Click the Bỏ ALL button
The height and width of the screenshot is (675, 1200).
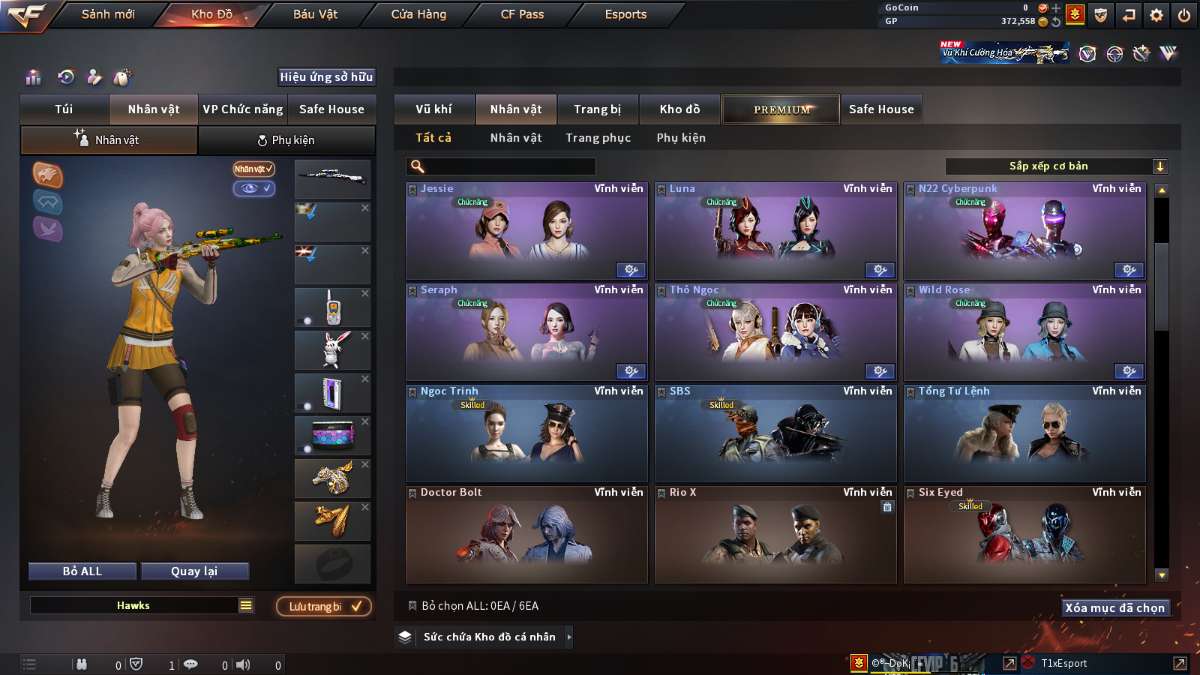[x=82, y=571]
